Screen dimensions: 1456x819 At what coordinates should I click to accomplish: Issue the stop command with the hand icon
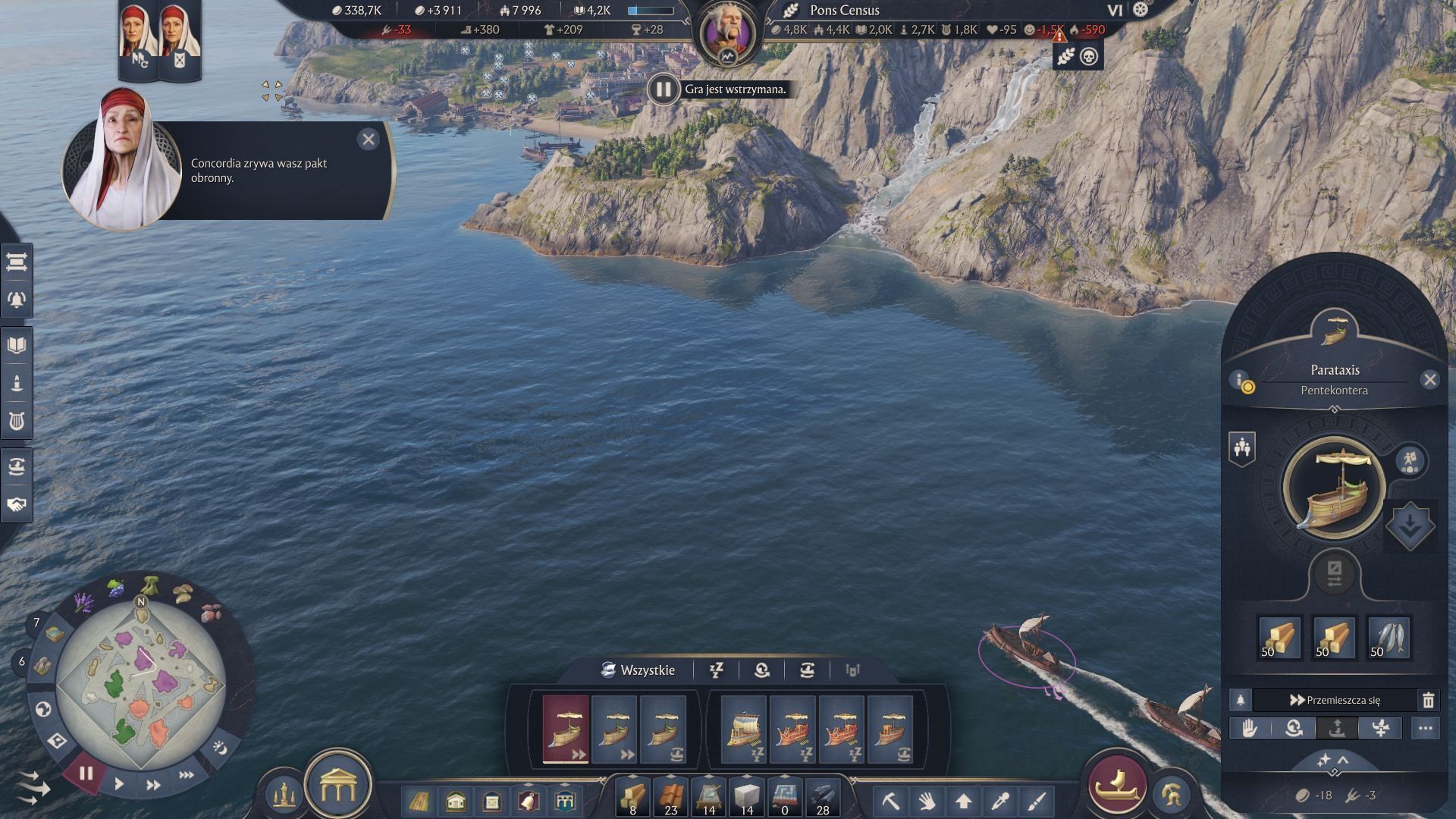coord(1250,729)
